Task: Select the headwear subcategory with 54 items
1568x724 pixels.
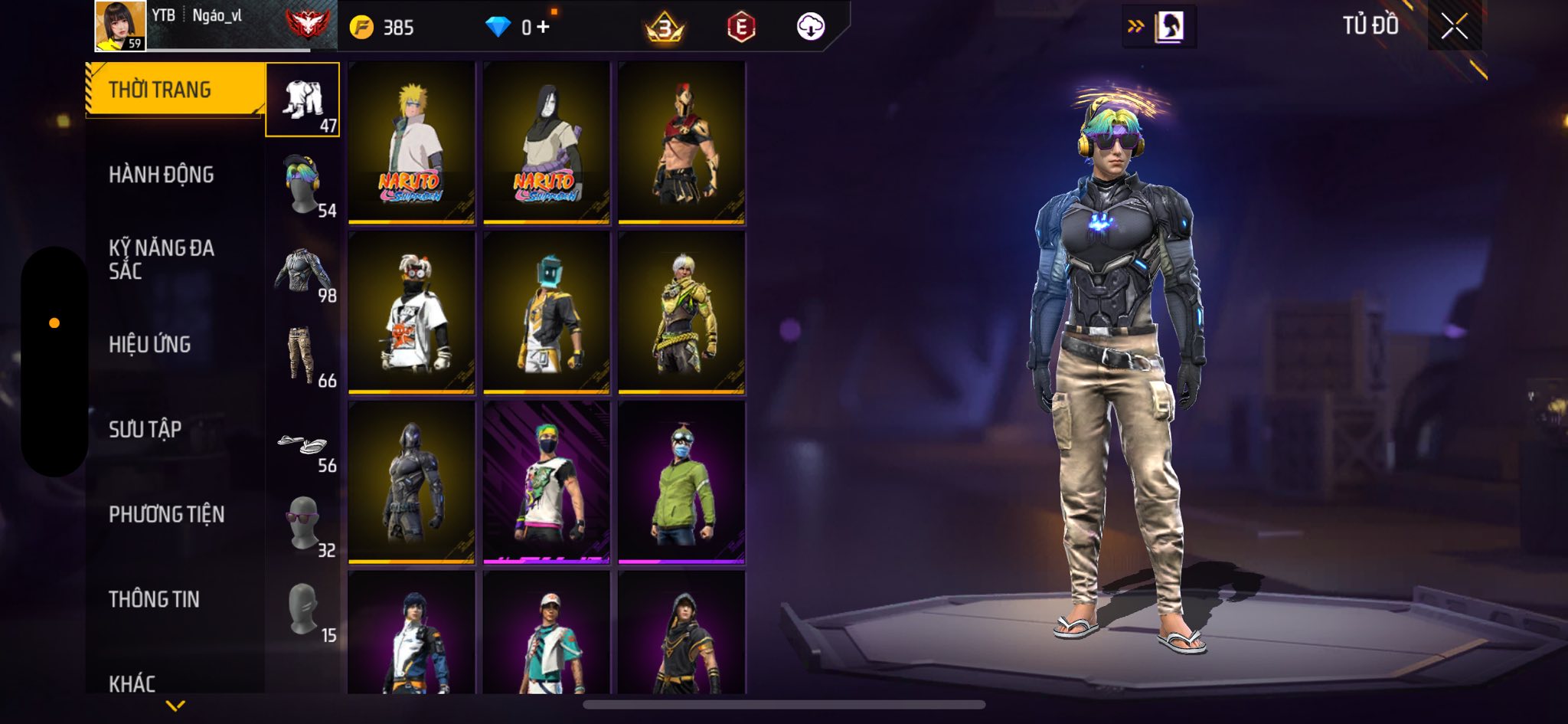Action: click(x=303, y=185)
